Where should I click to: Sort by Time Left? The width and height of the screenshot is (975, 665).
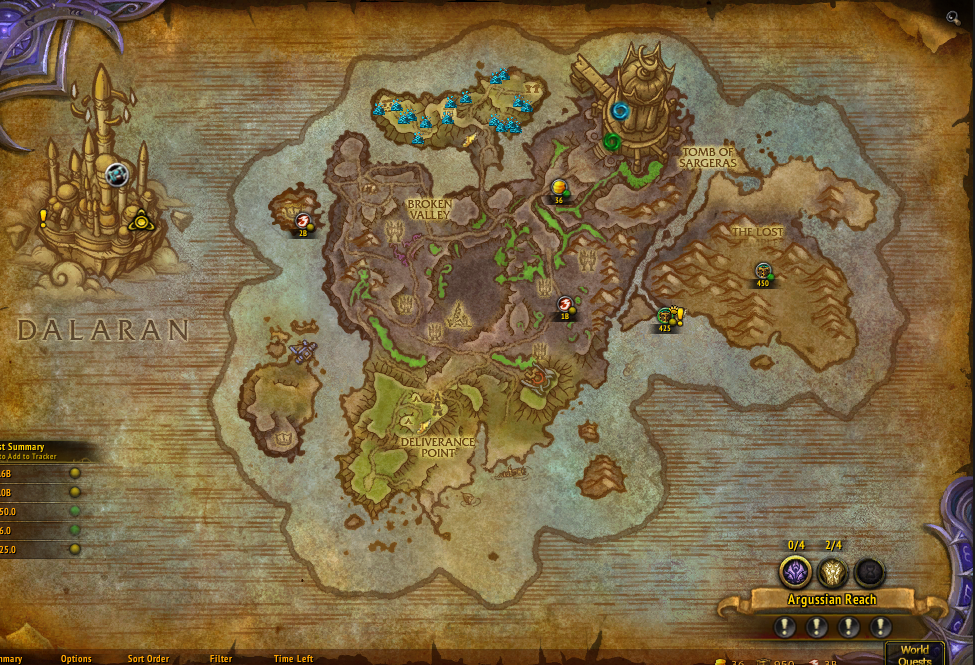293,659
